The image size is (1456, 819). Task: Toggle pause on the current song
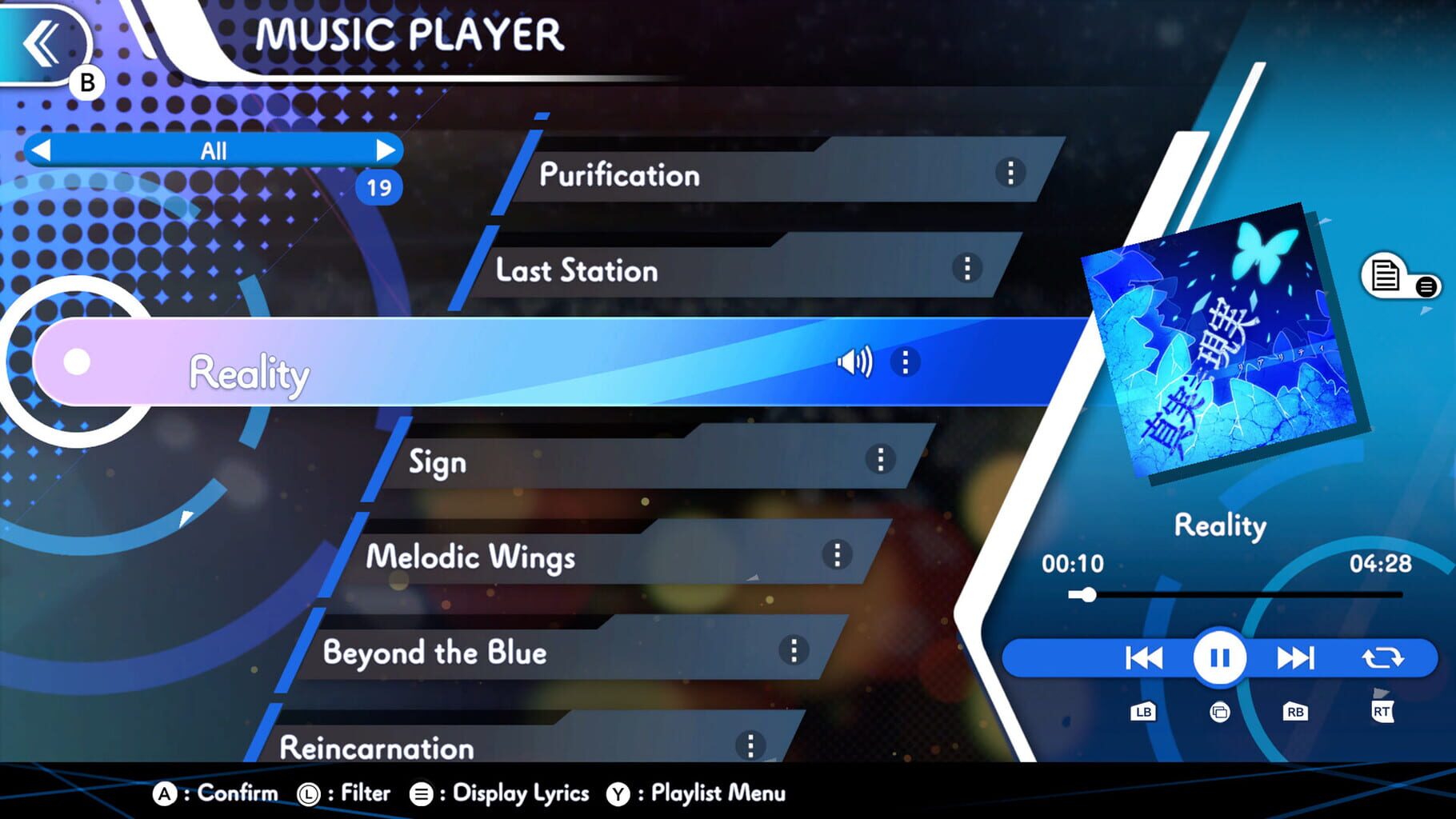click(x=1218, y=657)
